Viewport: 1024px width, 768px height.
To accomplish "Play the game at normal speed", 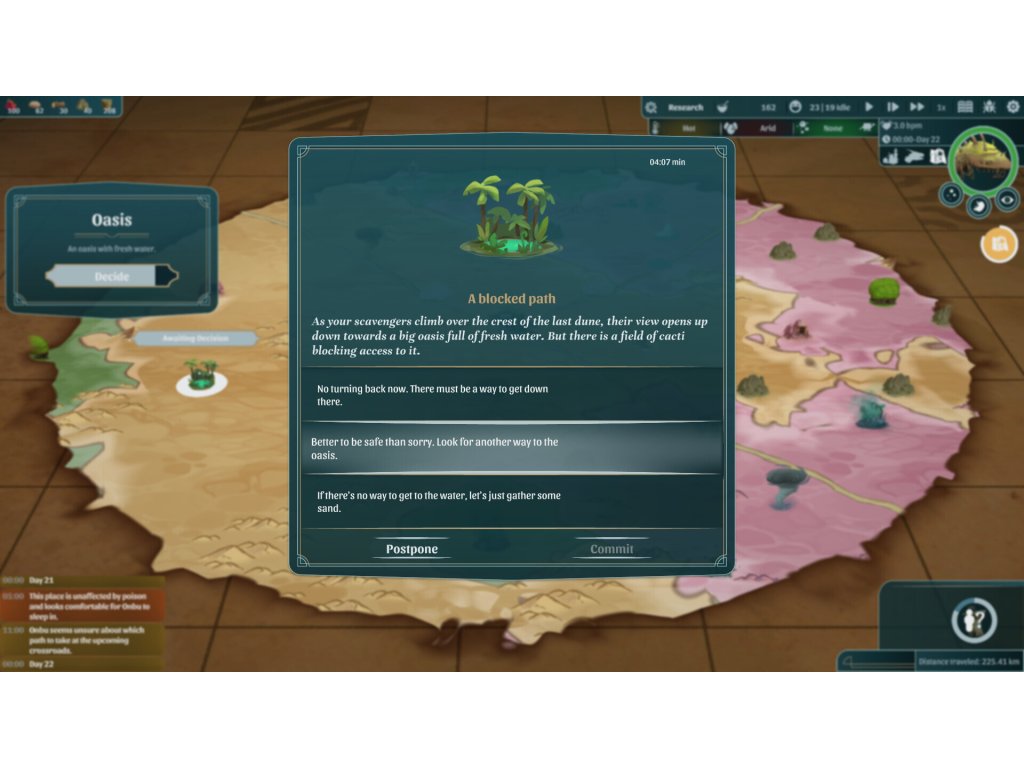I will pyautogui.click(x=868, y=107).
